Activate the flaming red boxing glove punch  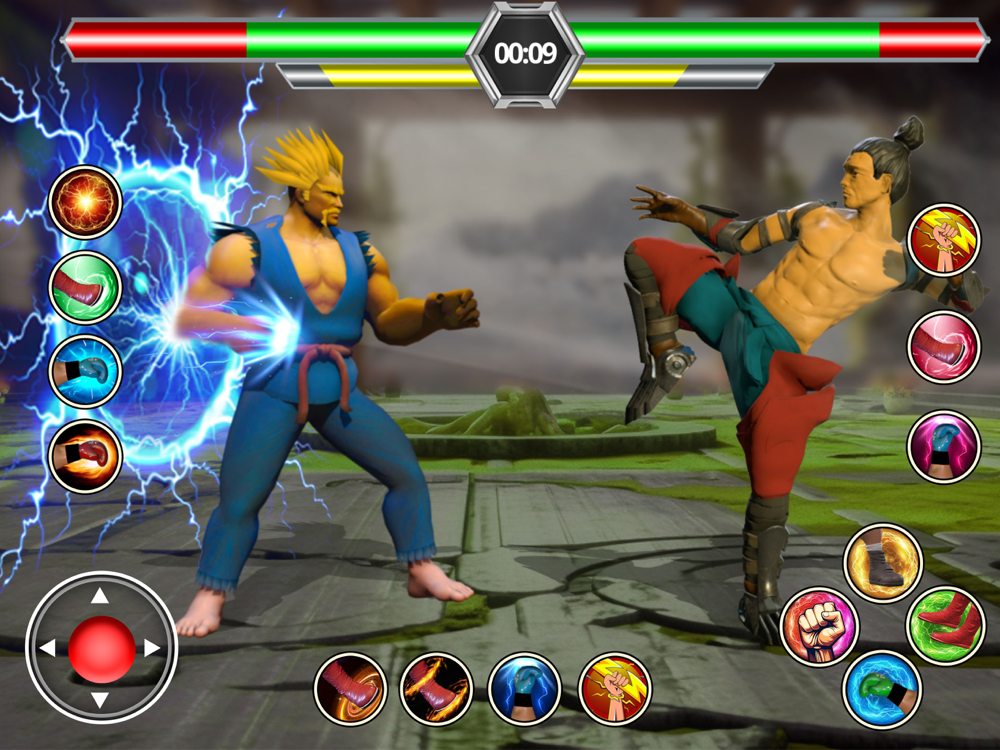85,457
